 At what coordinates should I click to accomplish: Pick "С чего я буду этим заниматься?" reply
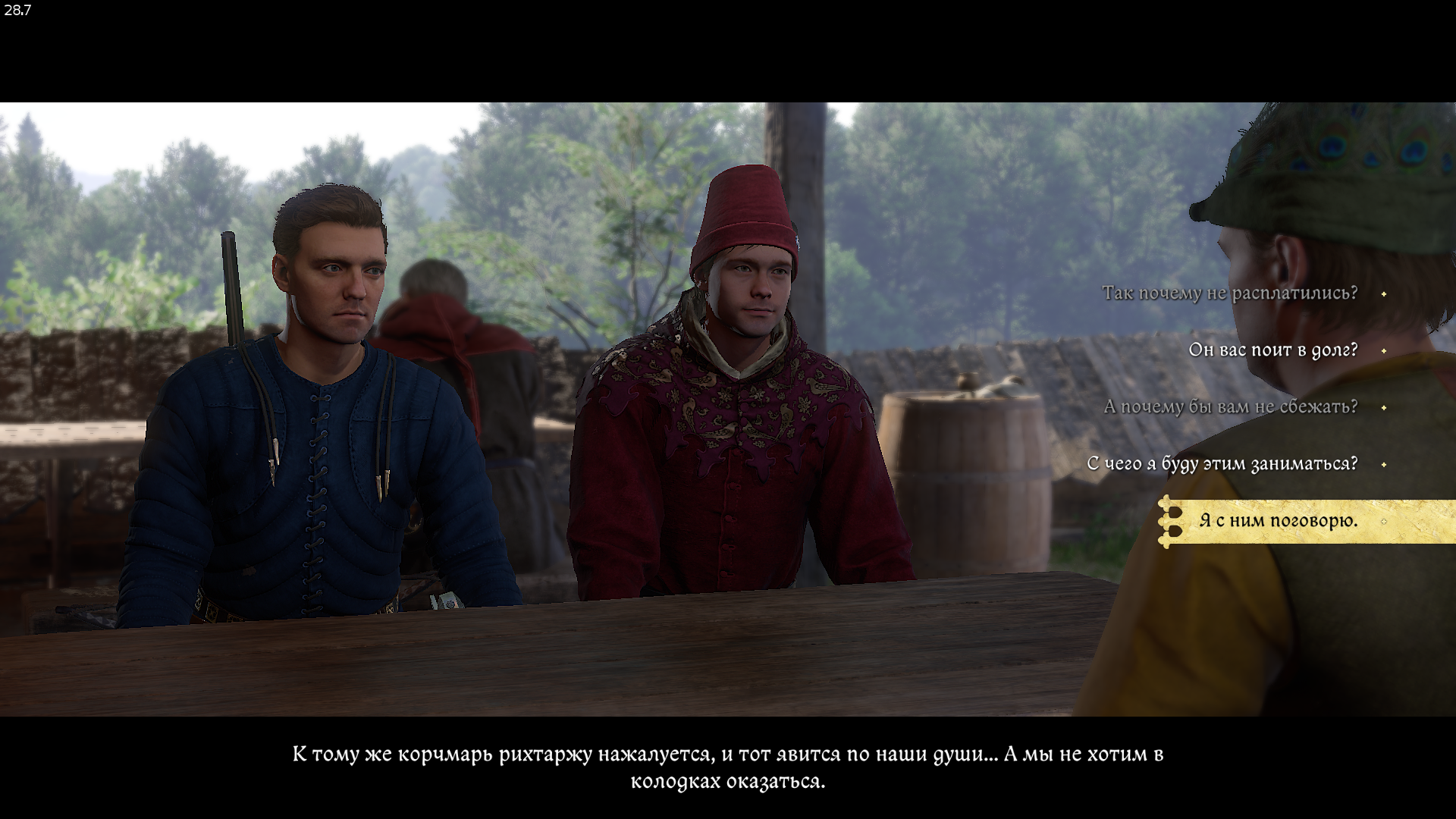[x=1222, y=464]
